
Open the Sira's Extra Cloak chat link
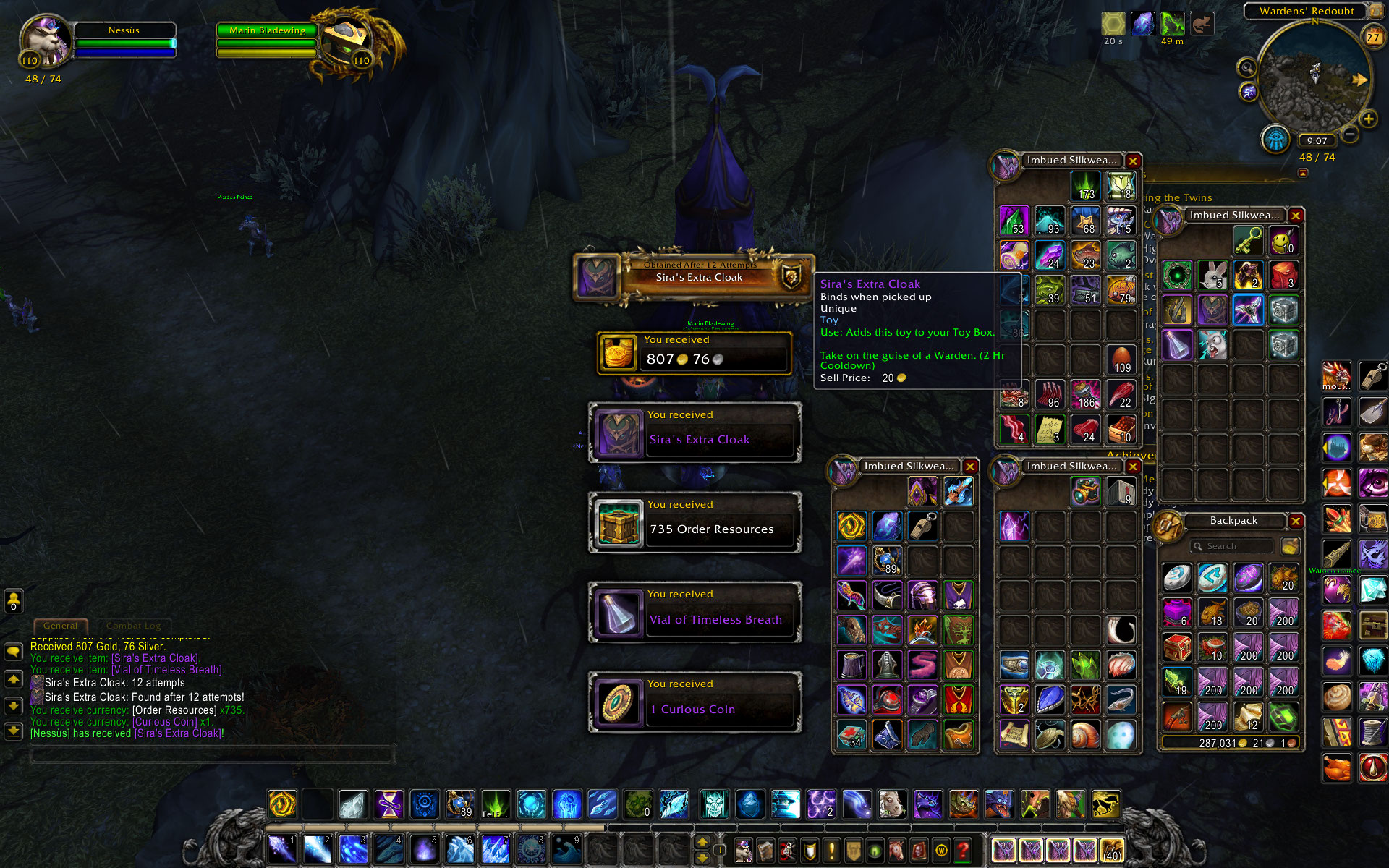click(154, 658)
